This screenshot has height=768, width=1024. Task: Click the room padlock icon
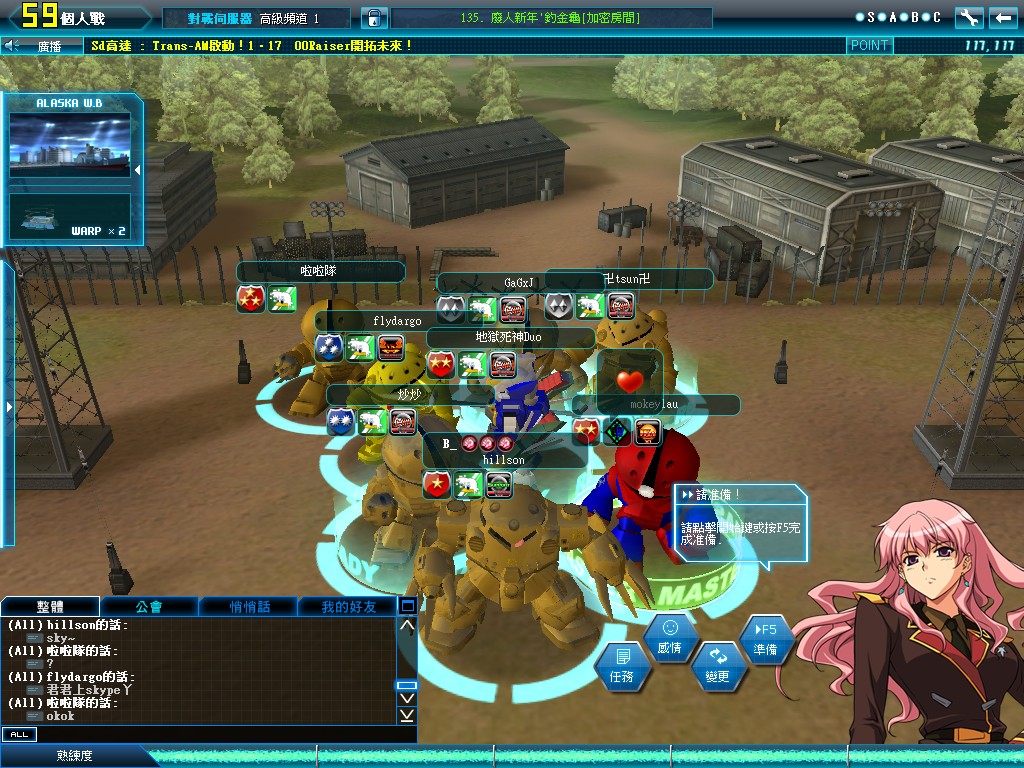372,18
